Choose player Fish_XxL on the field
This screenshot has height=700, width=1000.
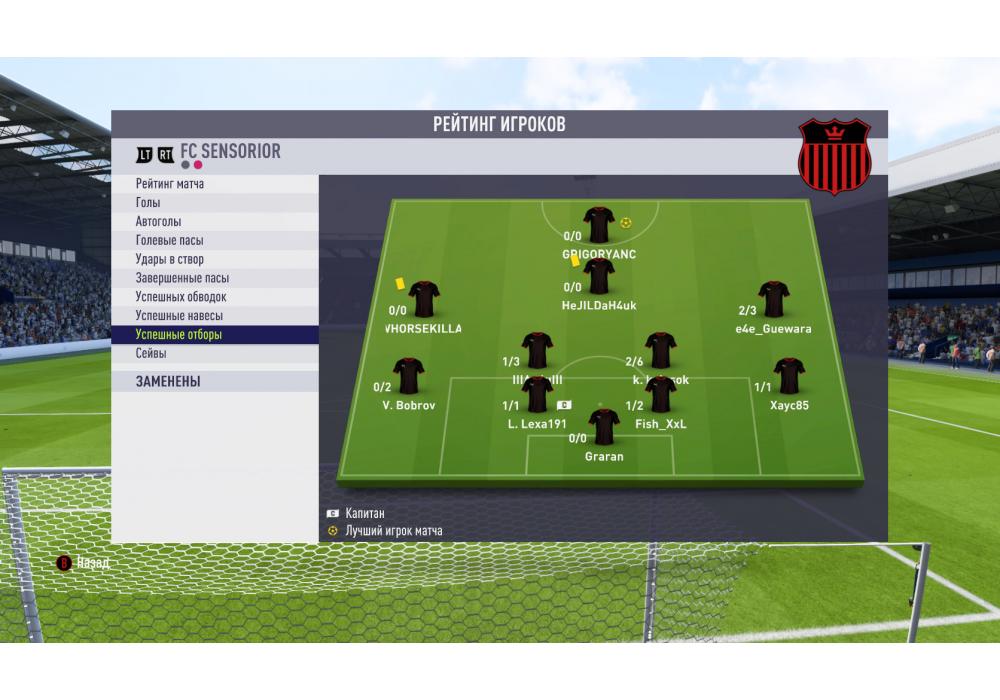tap(661, 395)
